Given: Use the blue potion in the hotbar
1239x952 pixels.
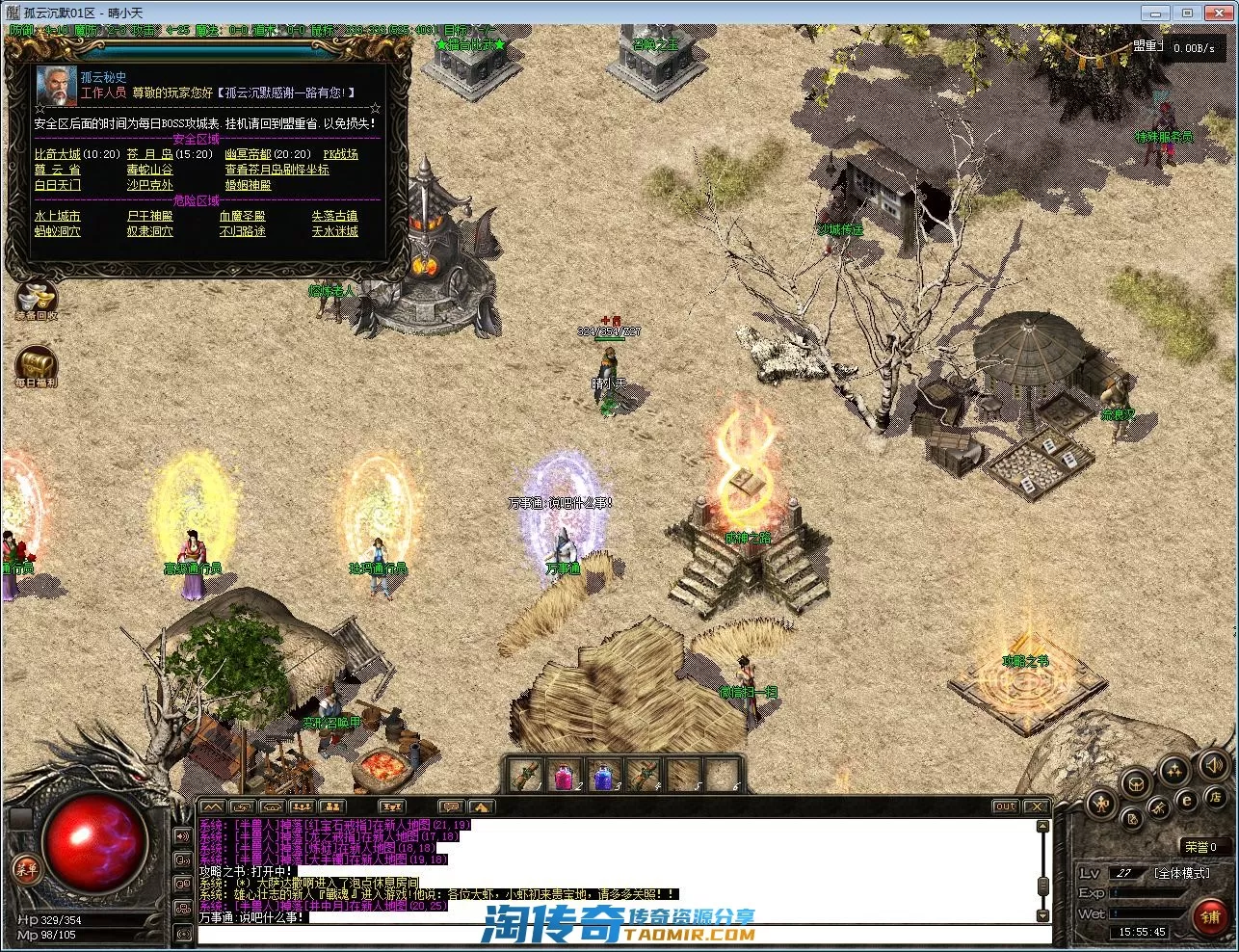Looking at the screenshot, I should pos(604,775).
